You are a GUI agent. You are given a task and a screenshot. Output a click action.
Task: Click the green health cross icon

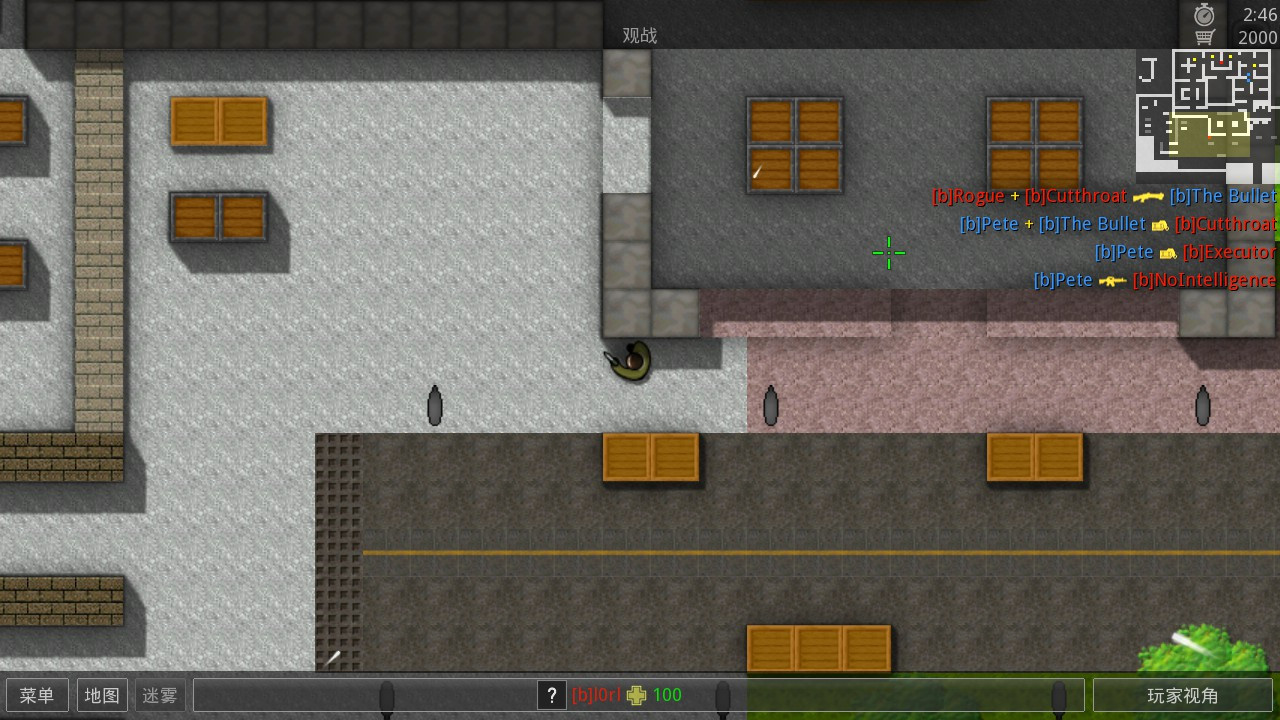pos(637,695)
